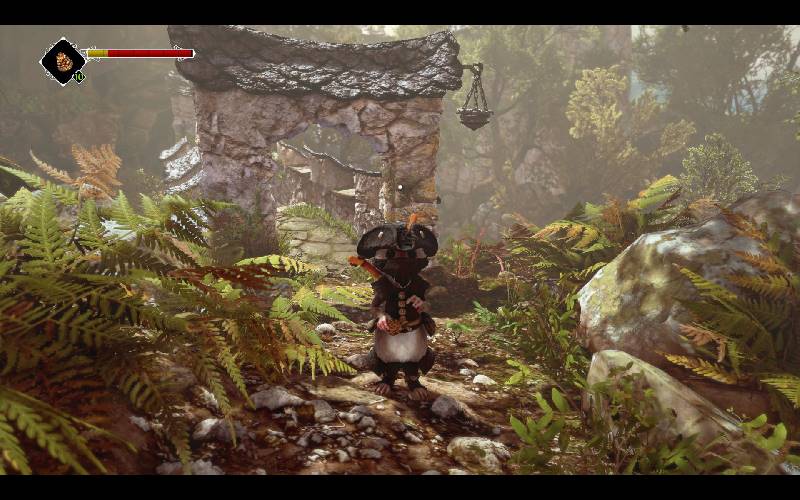Select the pine cone item slot

click(63, 61)
